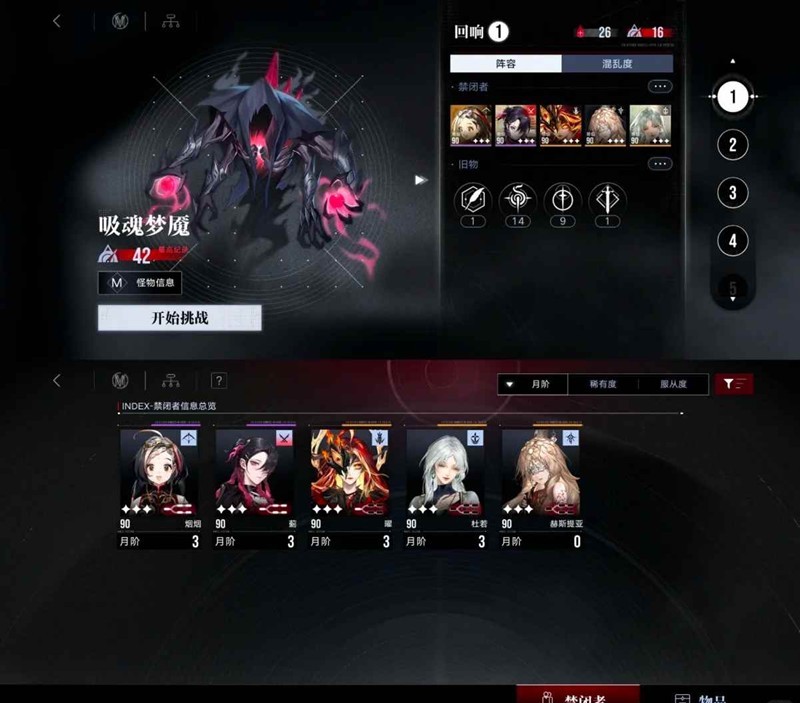This screenshot has height=703, width=800.
Task: Open the 月阶 sort dropdown
Action: [533, 384]
